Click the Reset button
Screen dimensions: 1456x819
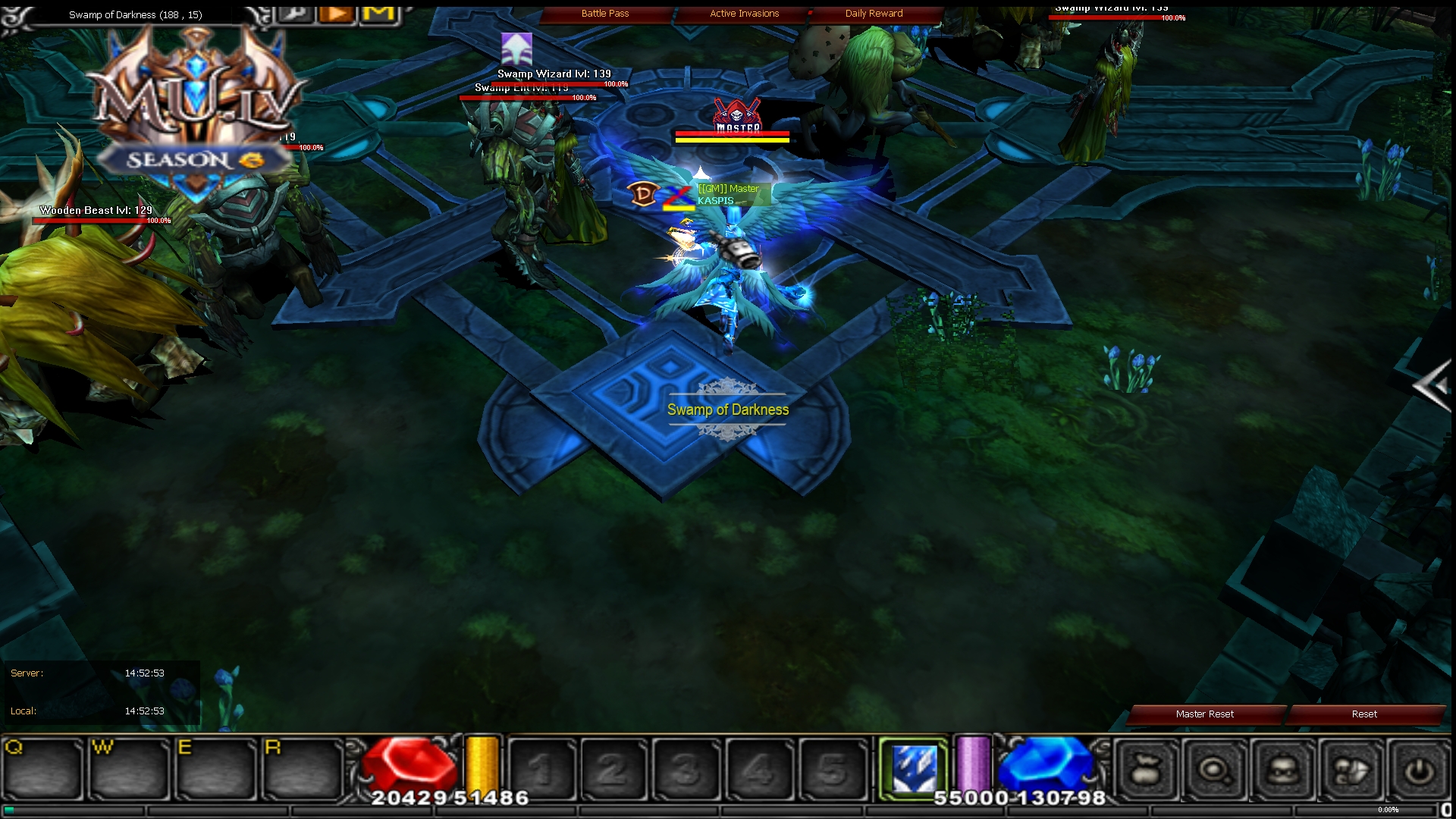1364,714
